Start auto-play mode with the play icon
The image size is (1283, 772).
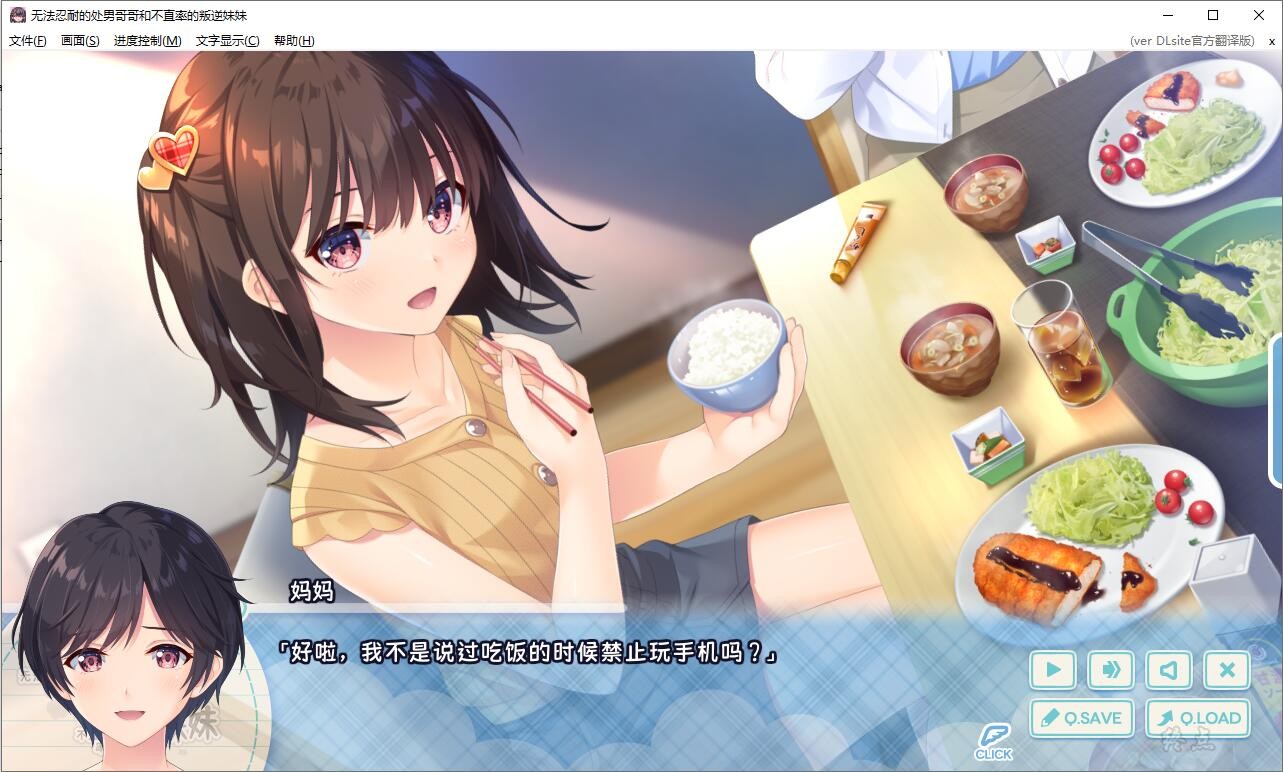1052,670
